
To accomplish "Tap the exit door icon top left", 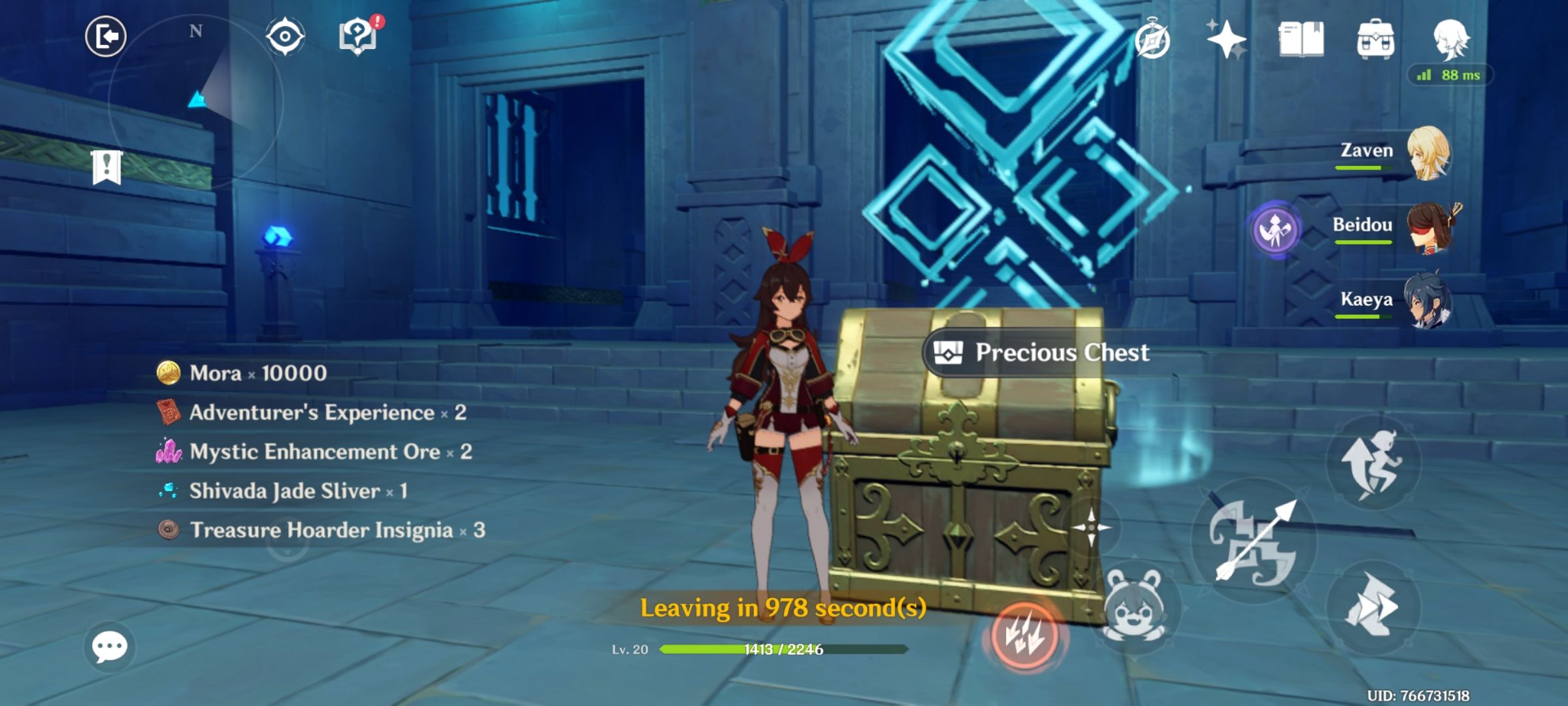I will tap(106, 38).
